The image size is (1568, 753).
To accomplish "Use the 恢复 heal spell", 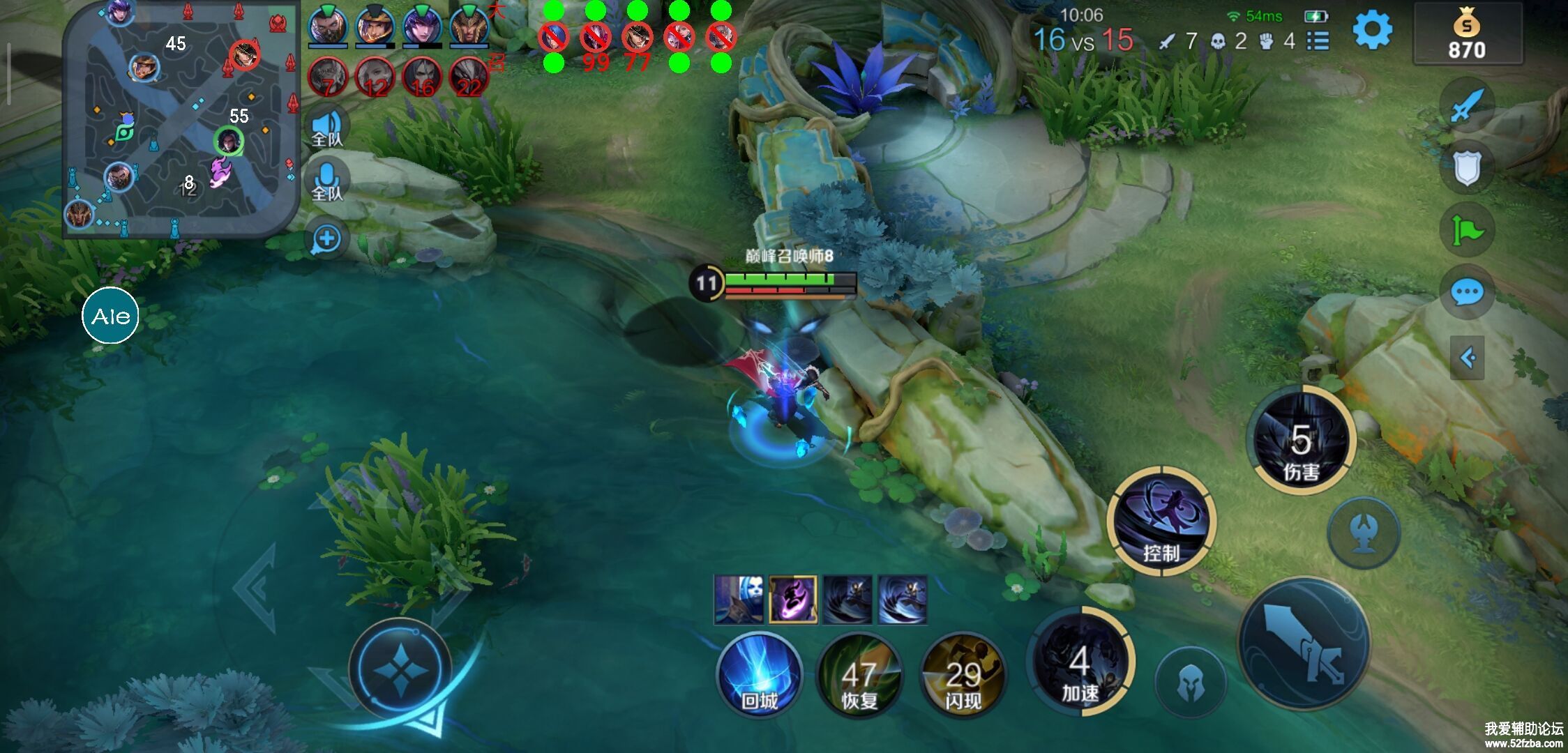I will point(859,674).
